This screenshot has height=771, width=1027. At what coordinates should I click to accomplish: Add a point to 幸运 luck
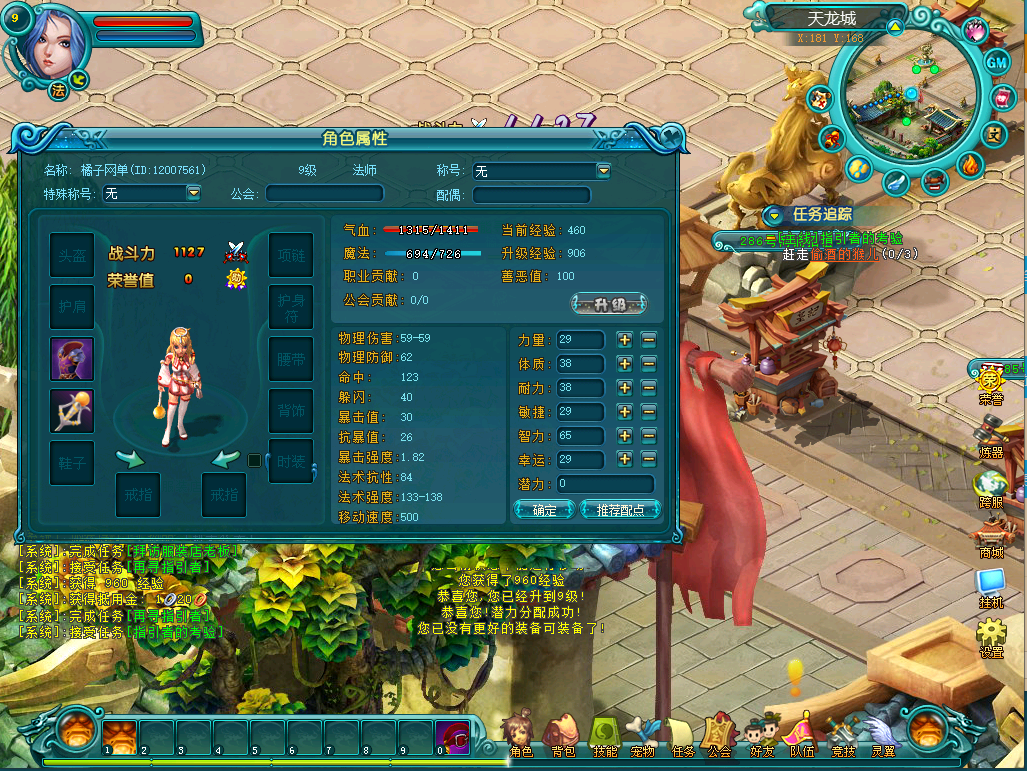click(625, 460)
